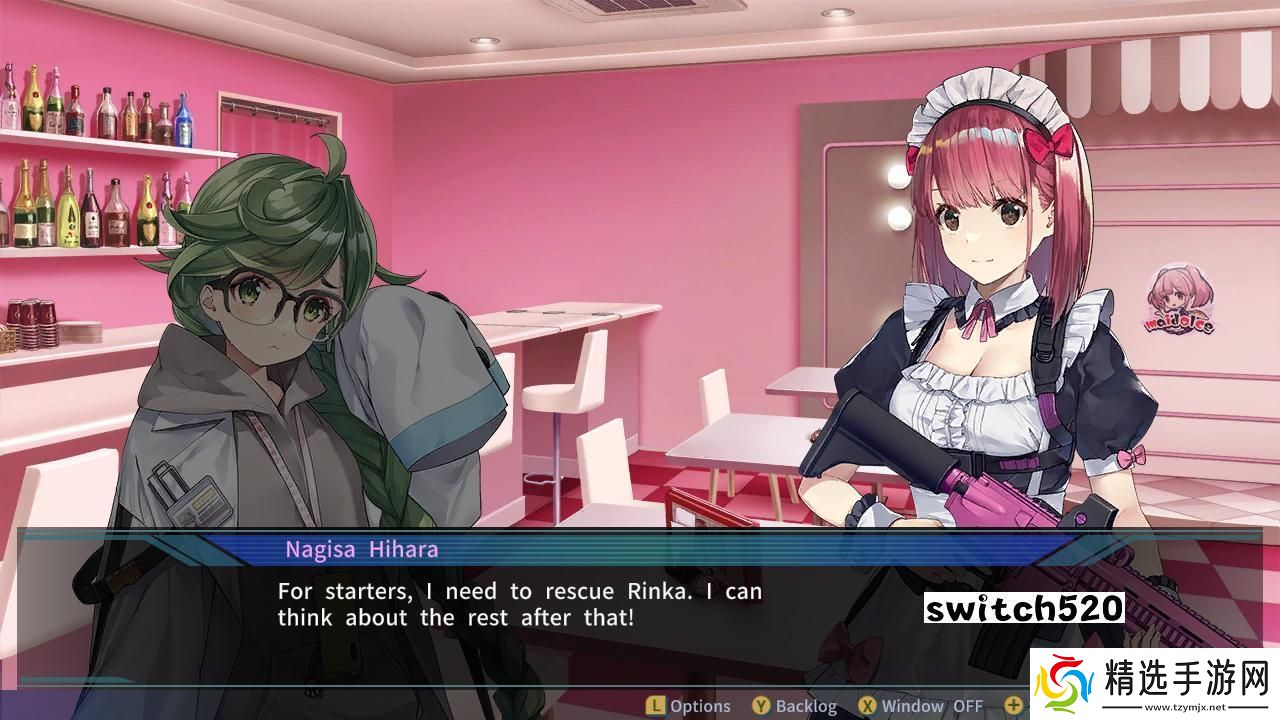Click the Y button icon next to Backlog
The height and width of the screenshot is (720, 1280).
point(760,705)
